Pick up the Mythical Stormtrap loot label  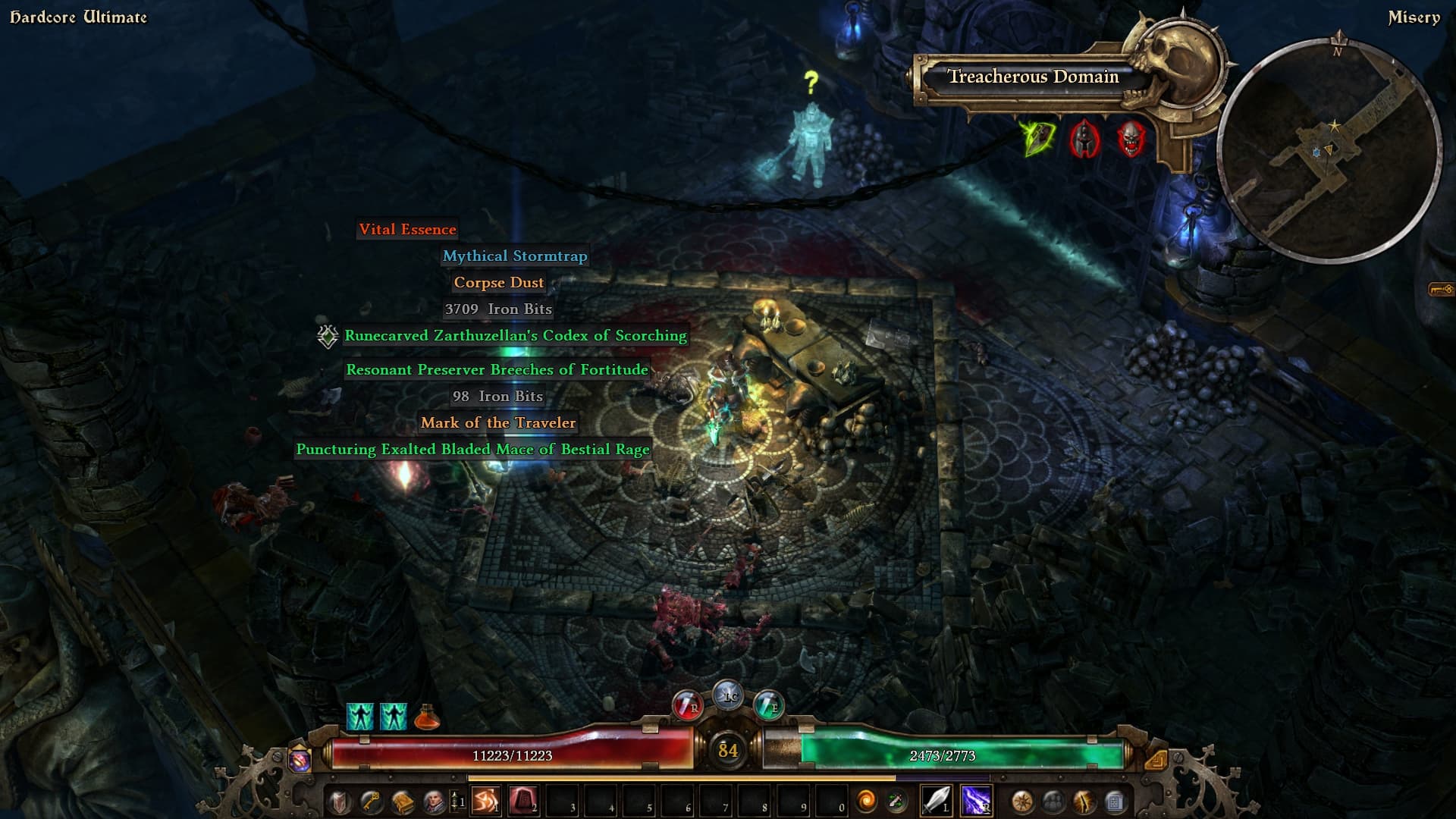pos(515,256)
